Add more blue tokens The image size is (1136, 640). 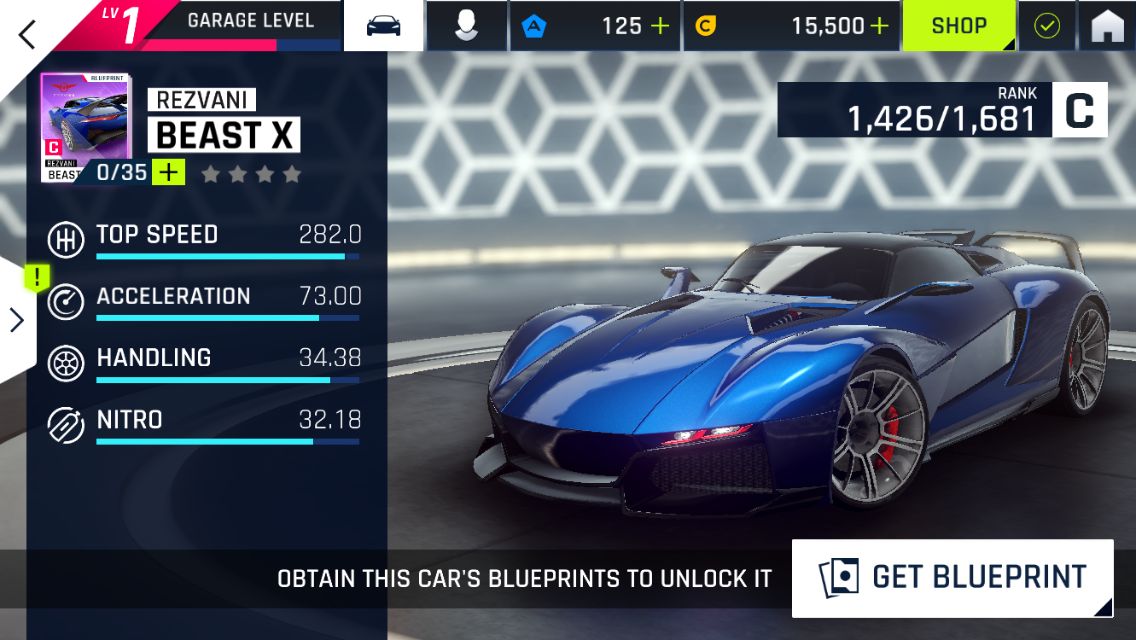point(660,26)
